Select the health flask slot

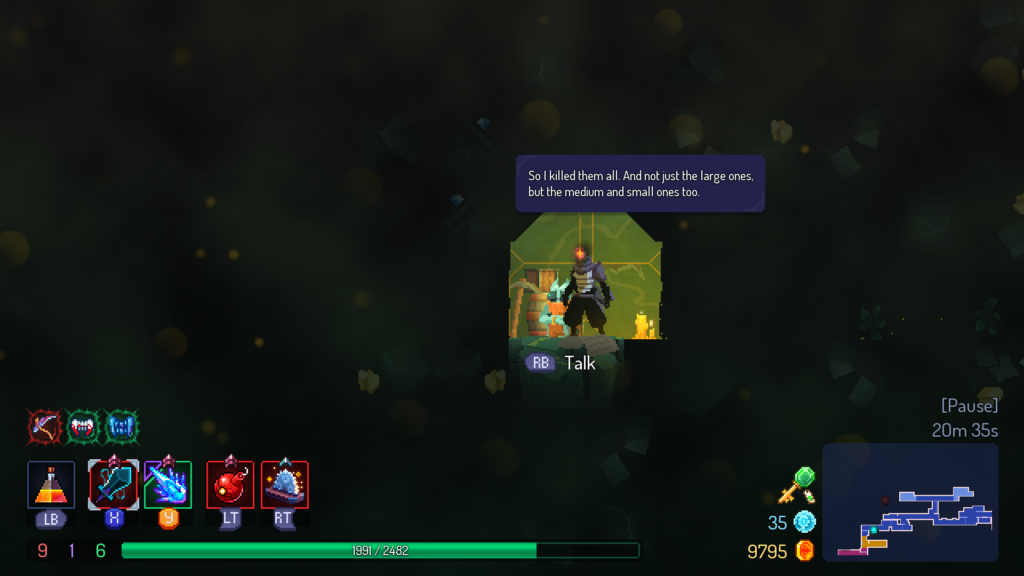click(x=51, y=485)
